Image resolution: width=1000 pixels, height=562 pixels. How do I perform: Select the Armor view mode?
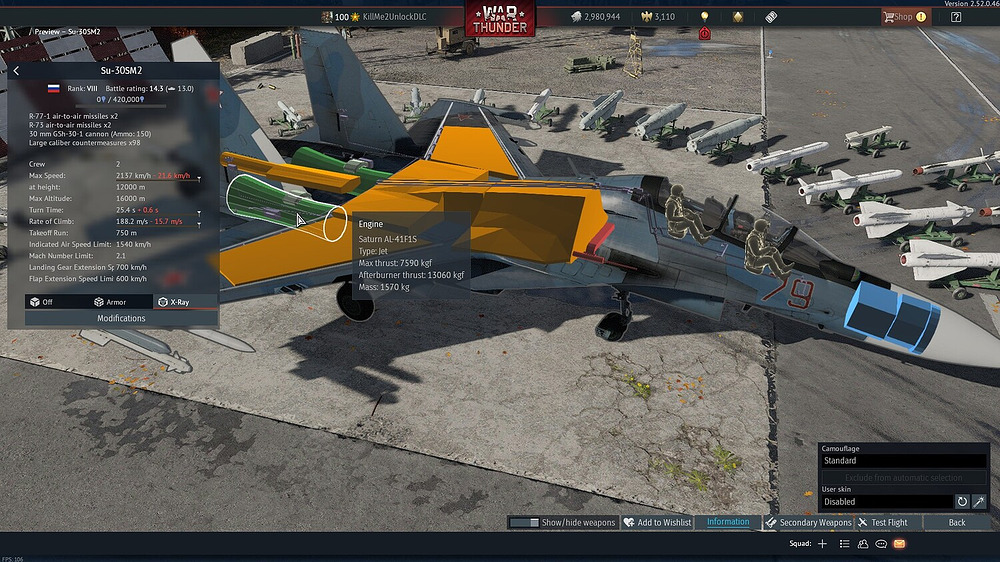(x=110, y=301)
